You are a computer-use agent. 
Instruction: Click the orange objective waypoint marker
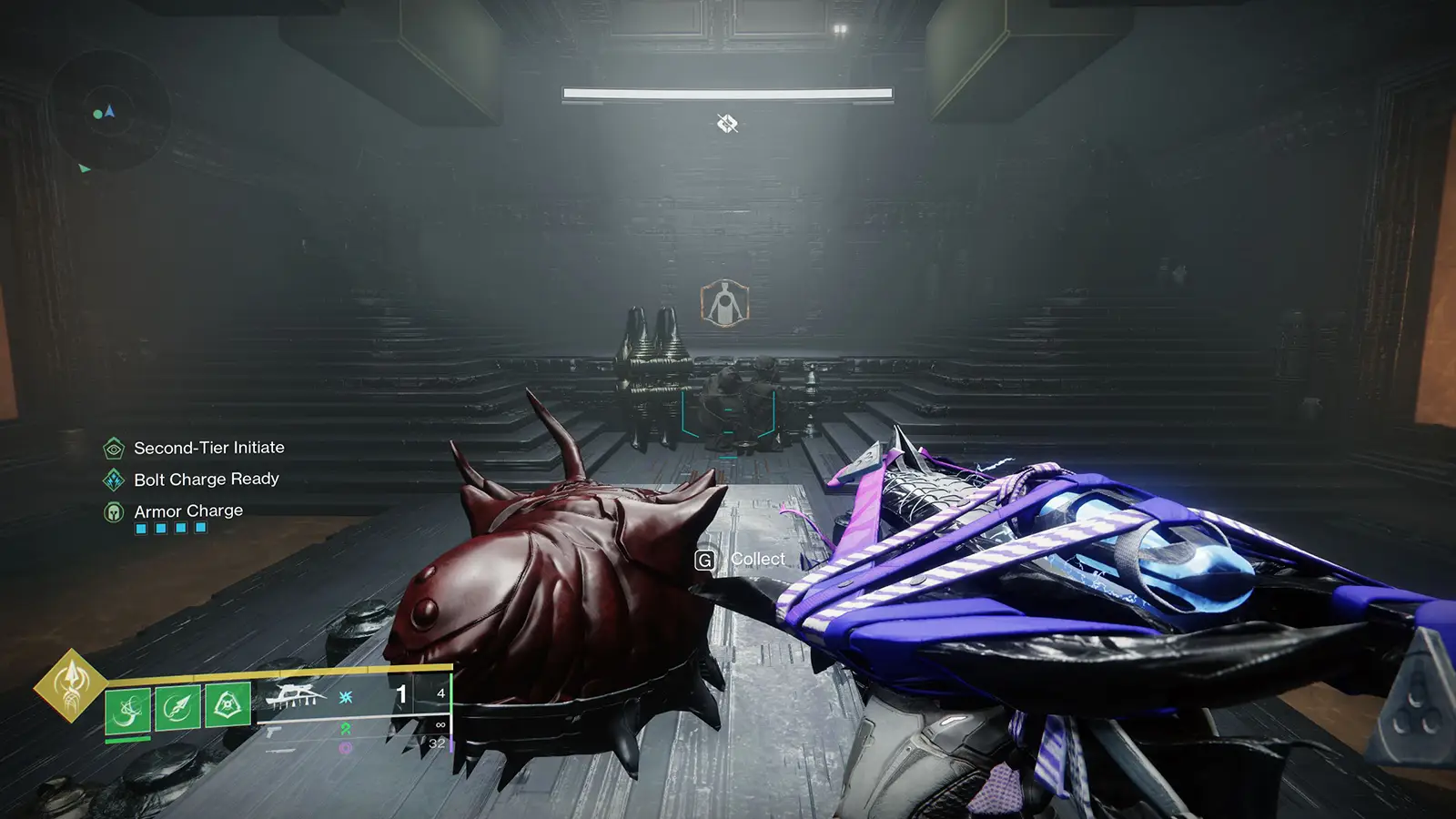(724, 303)
